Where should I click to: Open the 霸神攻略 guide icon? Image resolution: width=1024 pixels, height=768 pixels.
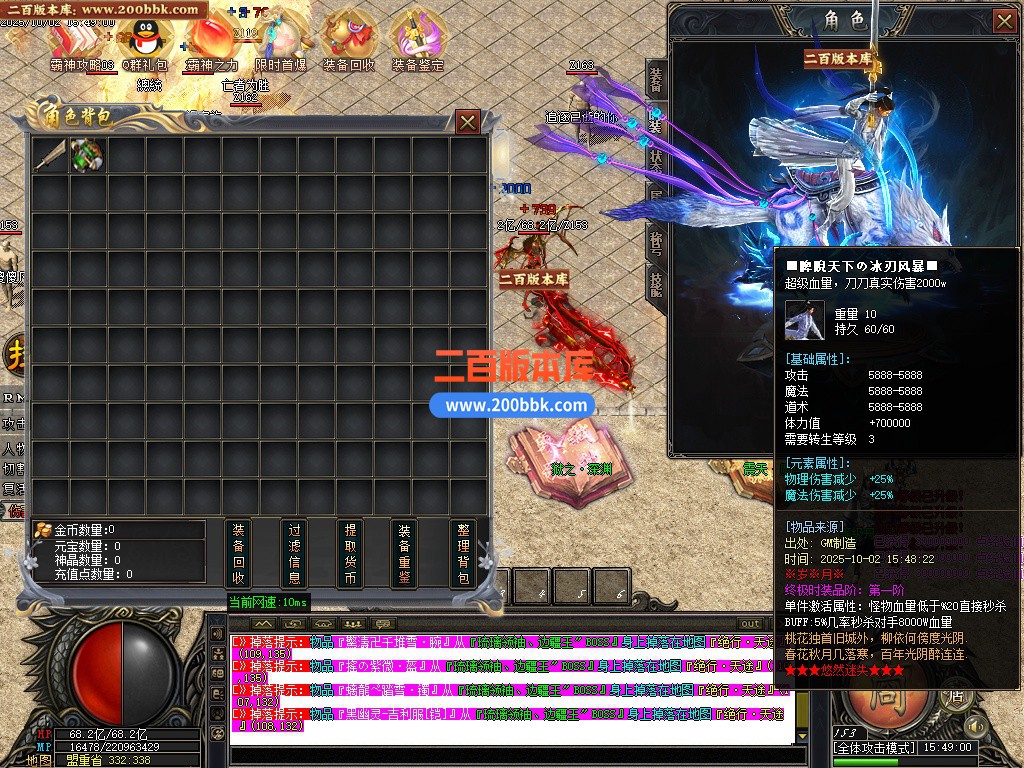coord(78,42)
